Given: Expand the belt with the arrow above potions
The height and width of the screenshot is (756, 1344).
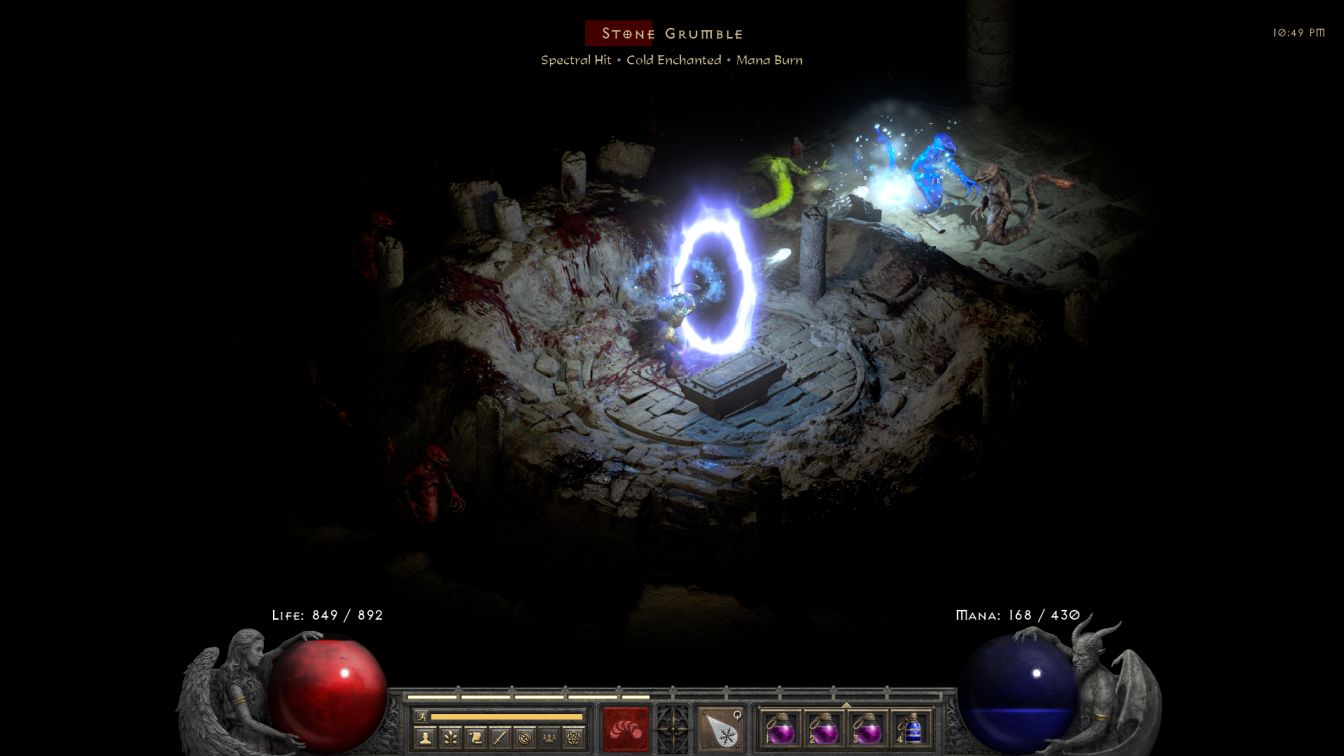Looking at the screenshot, I should (846, 705).
